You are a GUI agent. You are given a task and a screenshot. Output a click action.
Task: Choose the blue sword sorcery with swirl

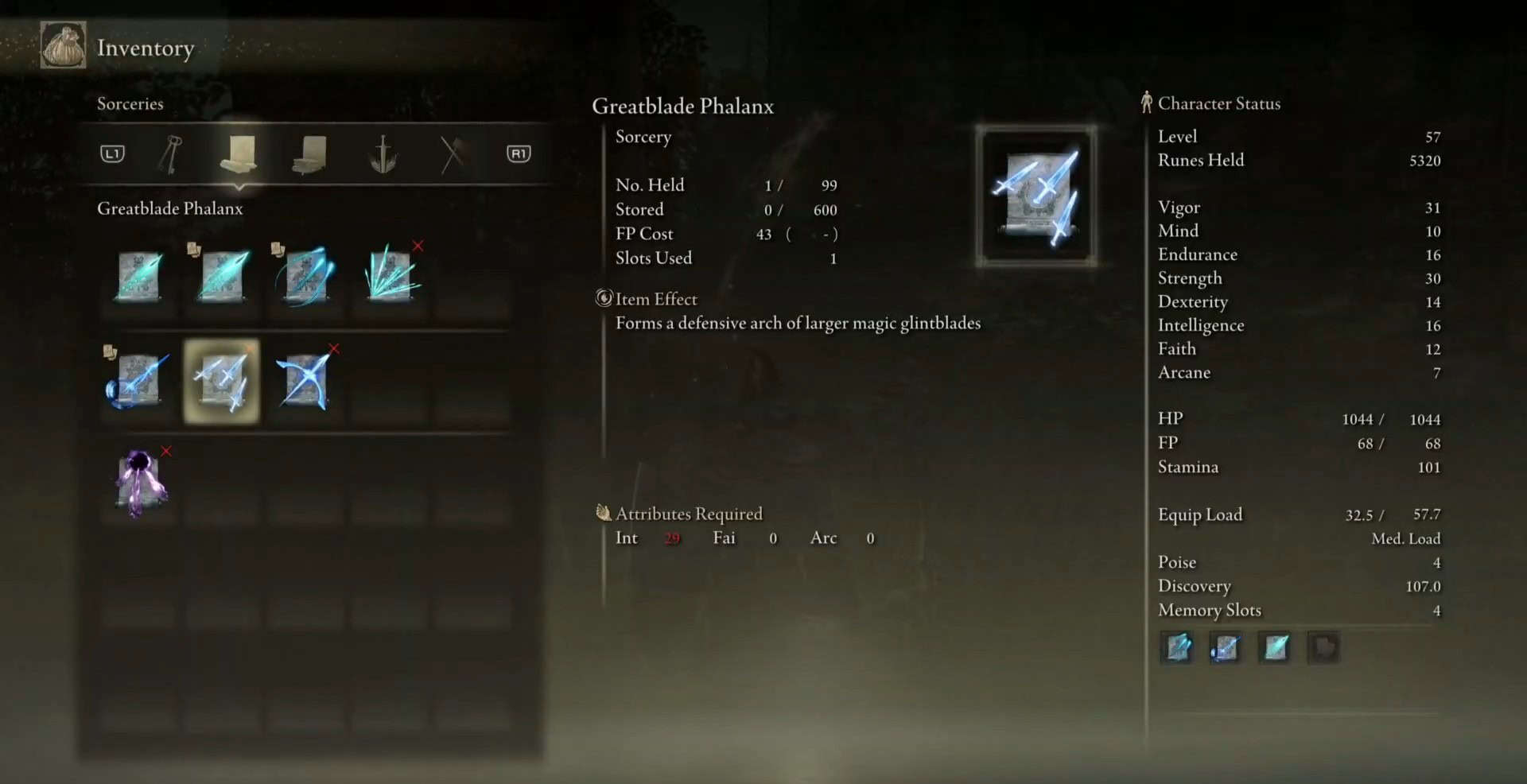138,381
